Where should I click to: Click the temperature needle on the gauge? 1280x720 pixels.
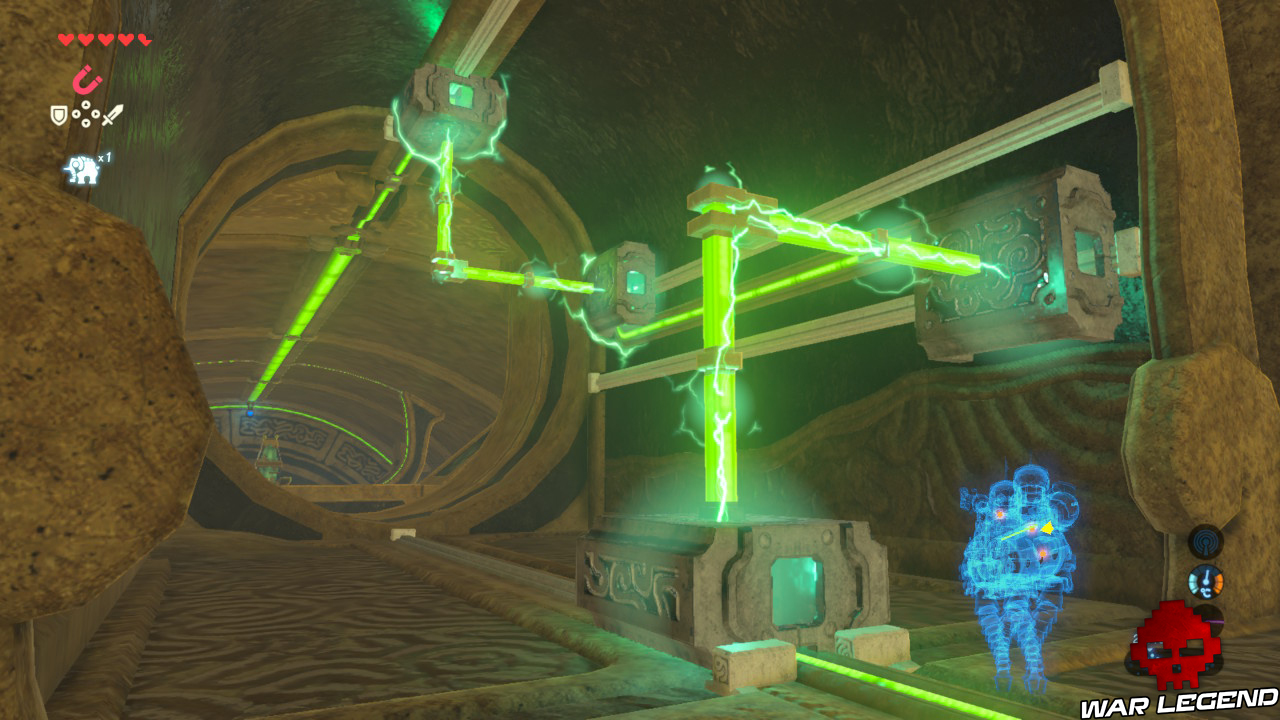(x=1206, y=575)
